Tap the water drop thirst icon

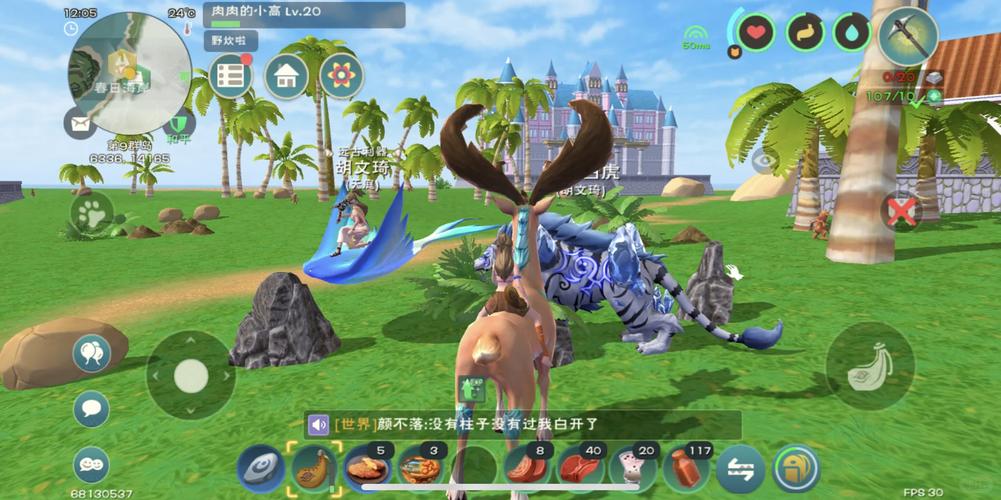(851, 33)
